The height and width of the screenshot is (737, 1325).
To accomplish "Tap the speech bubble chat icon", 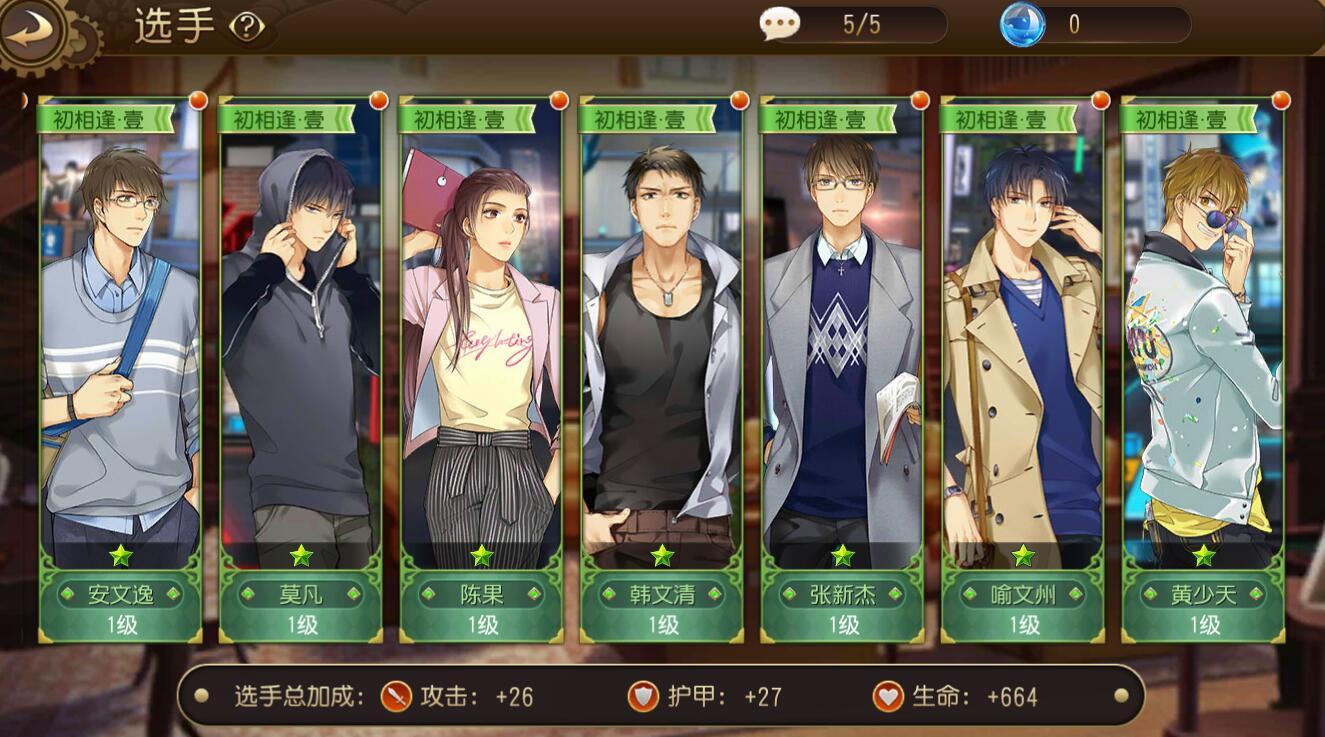I will (x=779, y=24).
